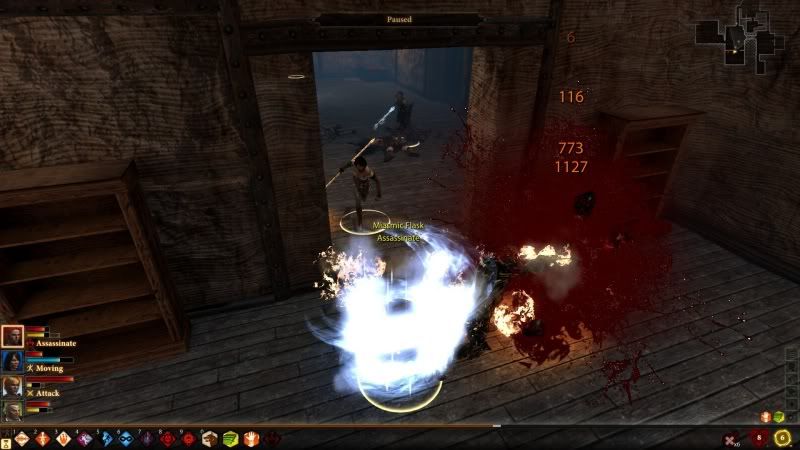Select the bottom party member portrait
Image resolution: width=800 pixels, height=450 pixels.
click(12, 409)
